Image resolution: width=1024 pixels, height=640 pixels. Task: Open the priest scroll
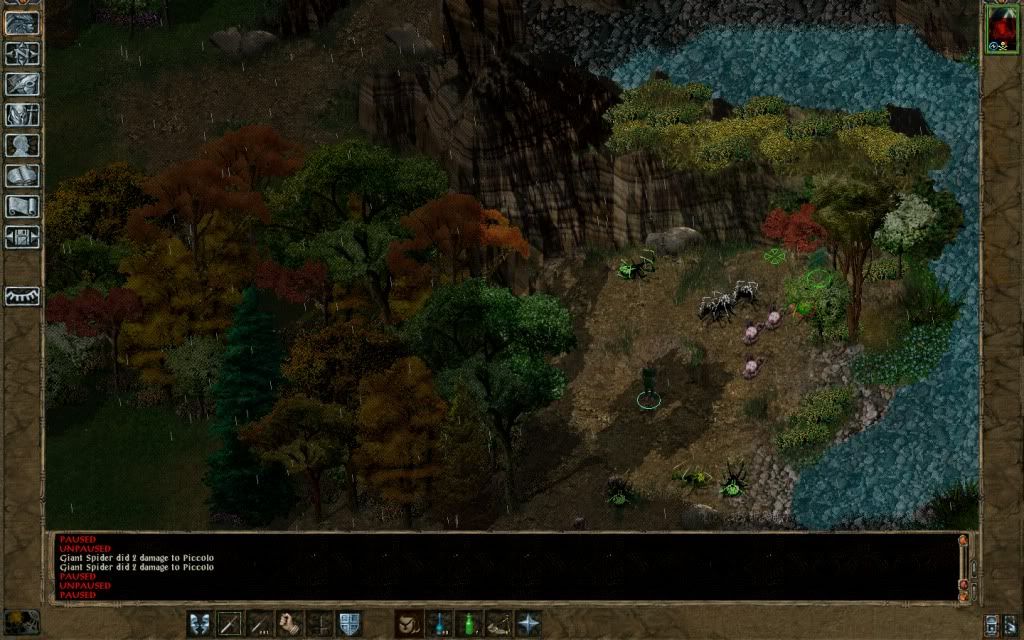pyautogui.click(x=22, y=207)
